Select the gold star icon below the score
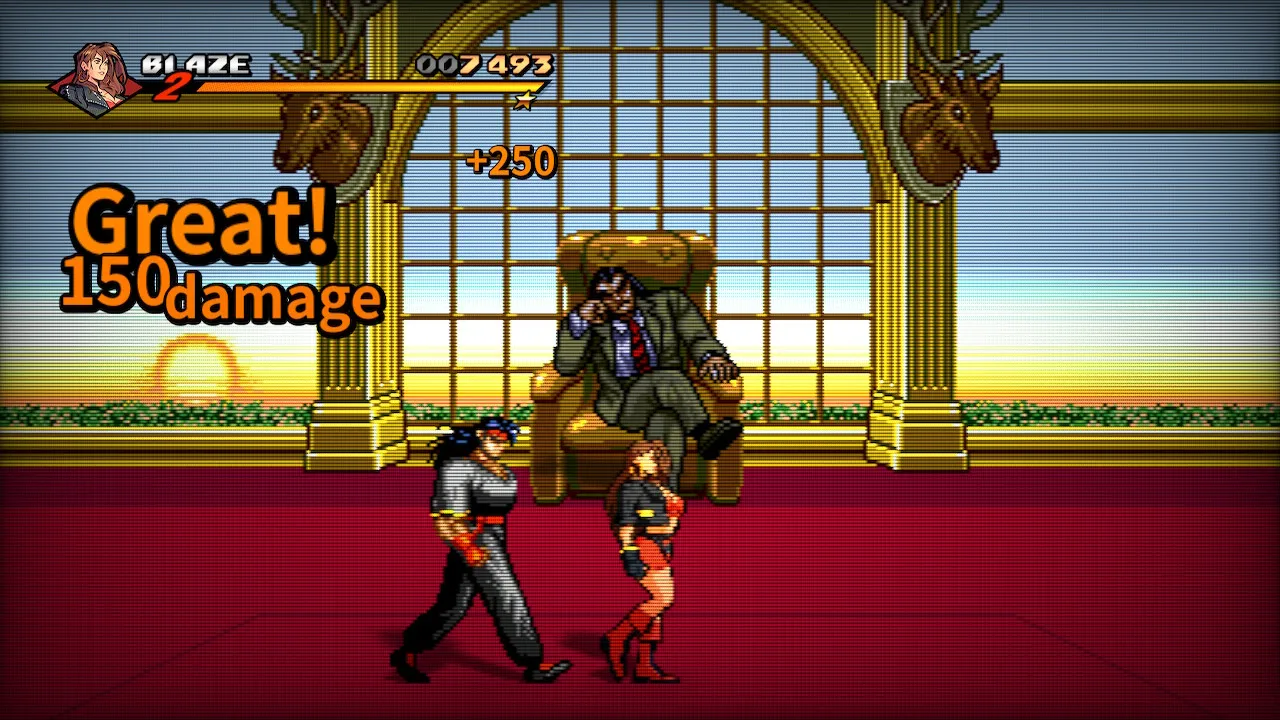1280x720 pixels. 525,101
